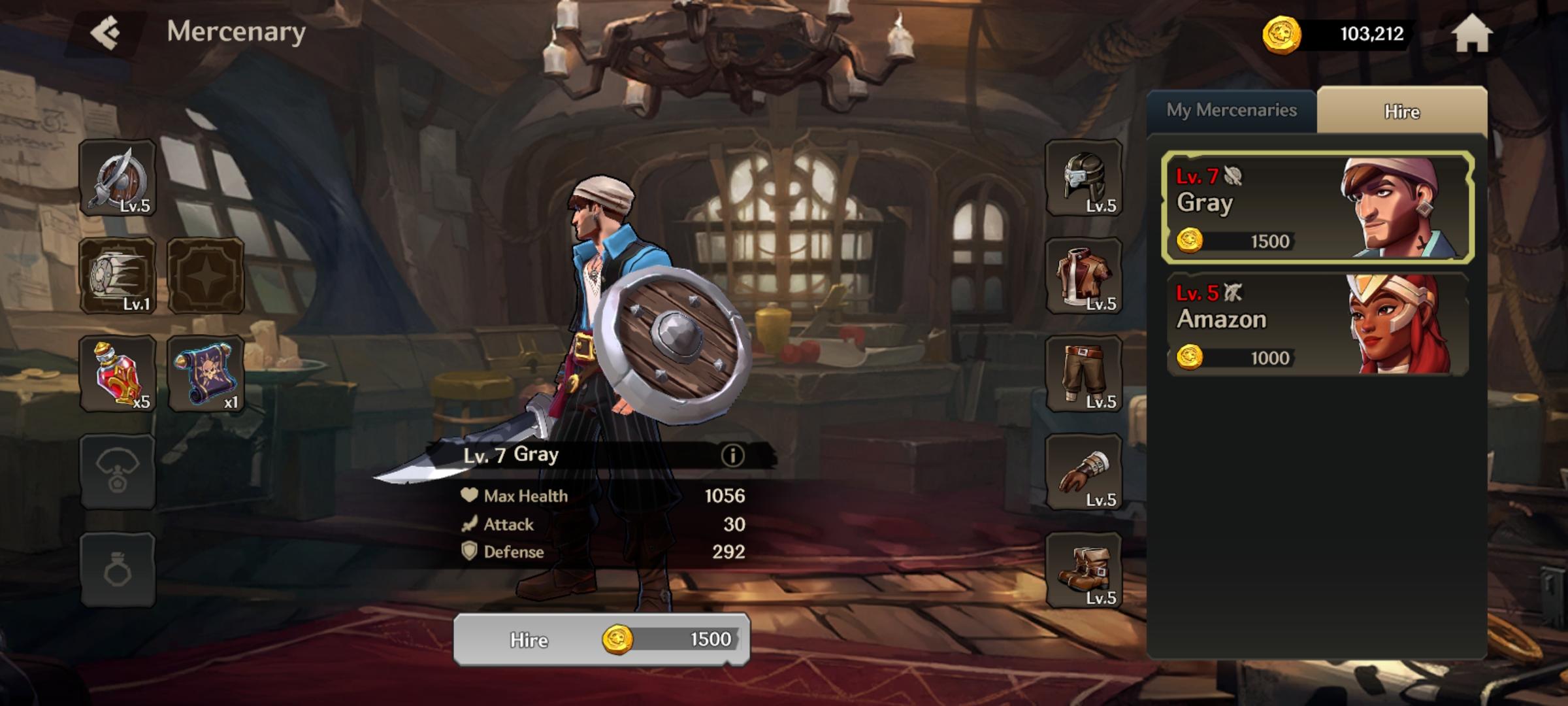
Task: Inspect the skull scroll item
Action: [x=206, y=374]
